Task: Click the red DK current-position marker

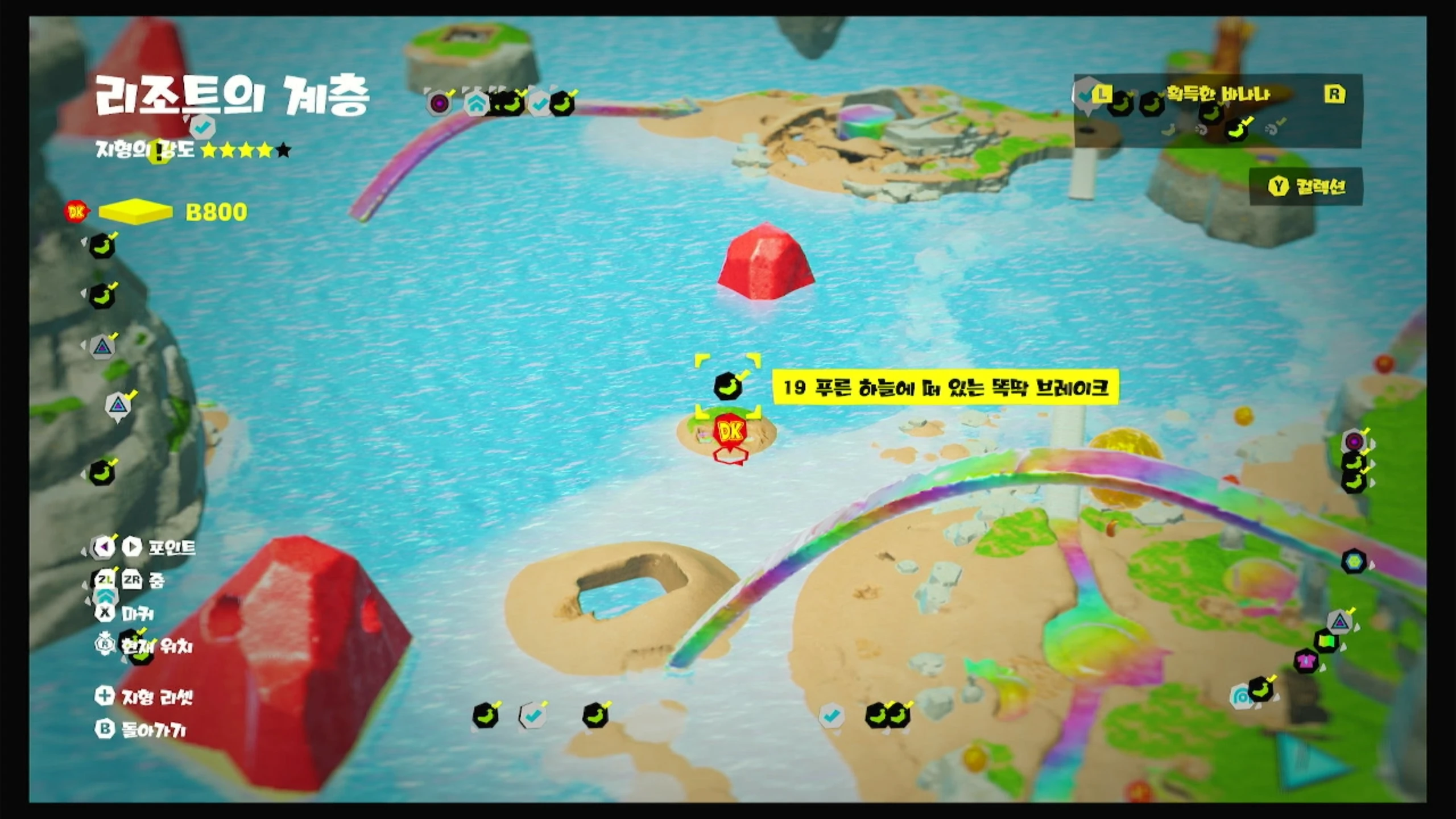Action: pyautogui.click(x=730, y=433)
